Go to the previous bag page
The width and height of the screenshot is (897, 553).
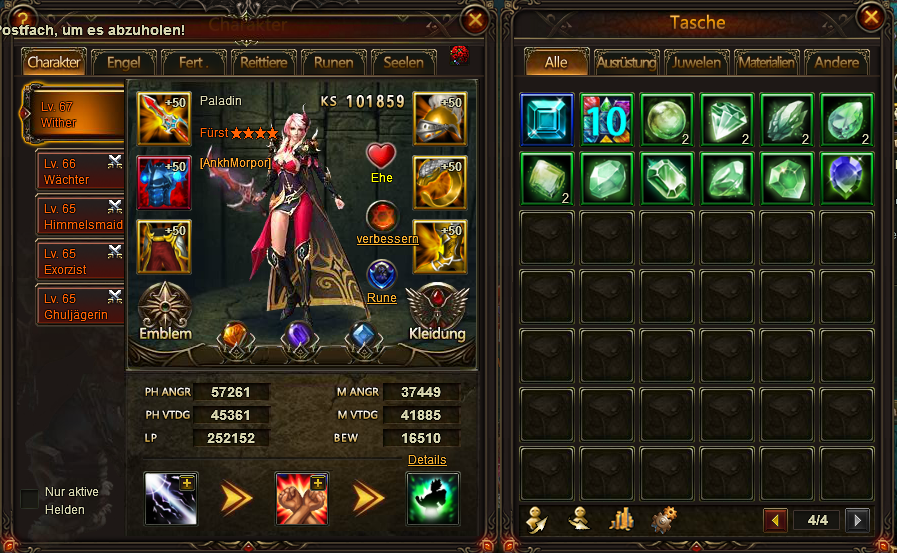[775, 520]
